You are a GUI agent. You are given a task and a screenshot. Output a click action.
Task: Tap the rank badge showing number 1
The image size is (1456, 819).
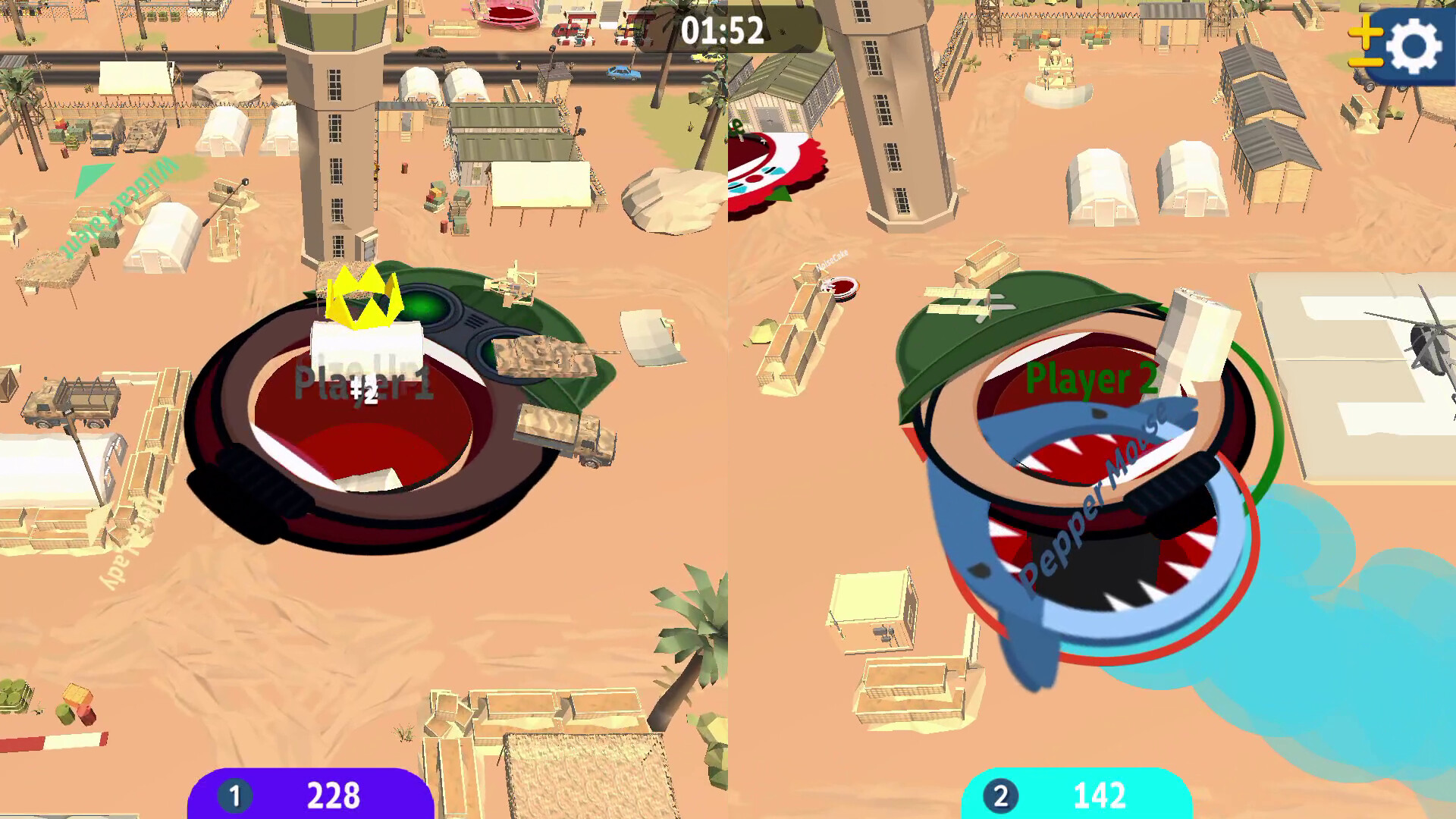[236, 796]
